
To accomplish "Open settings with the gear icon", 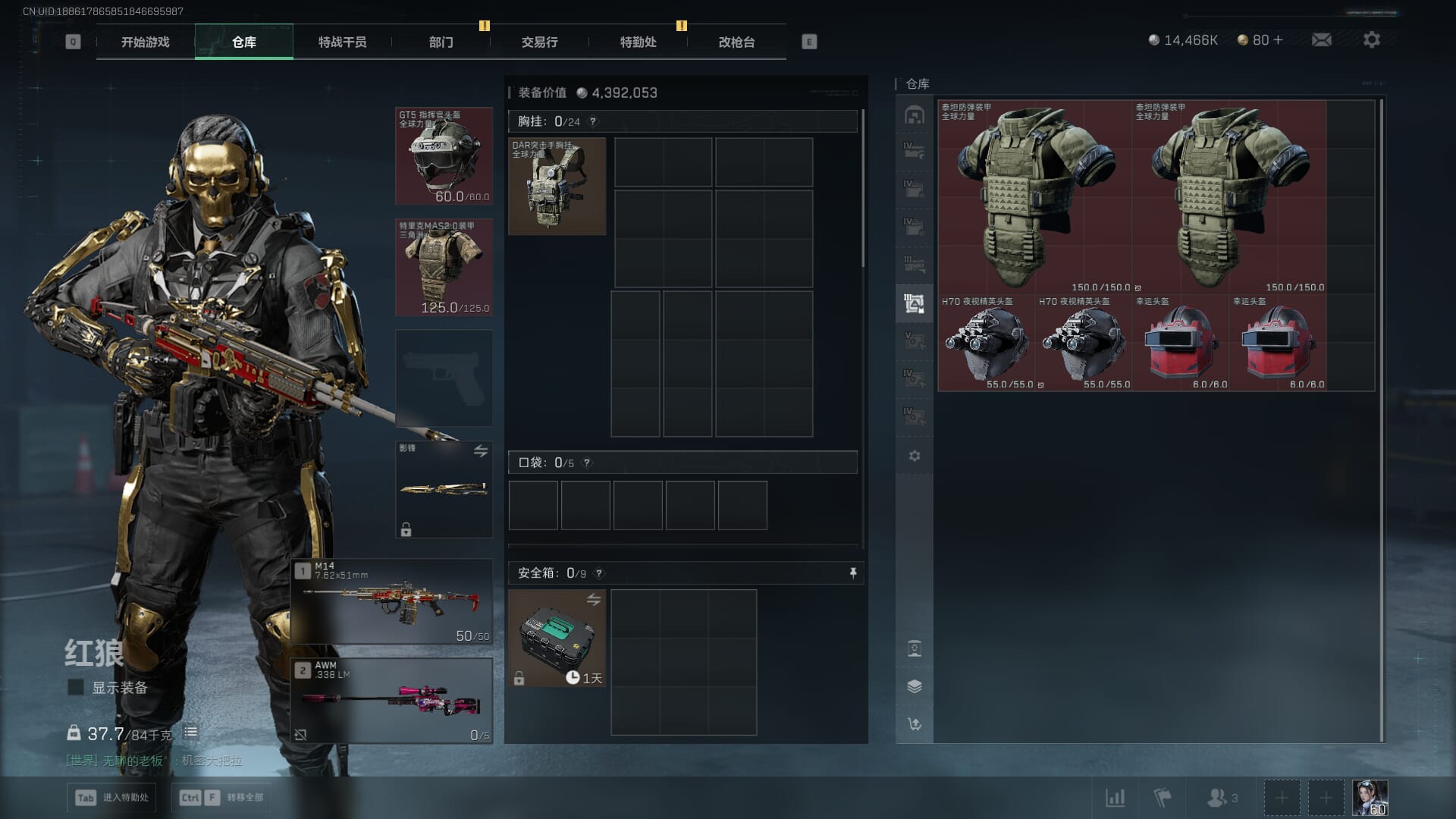I will [1371, 40].
